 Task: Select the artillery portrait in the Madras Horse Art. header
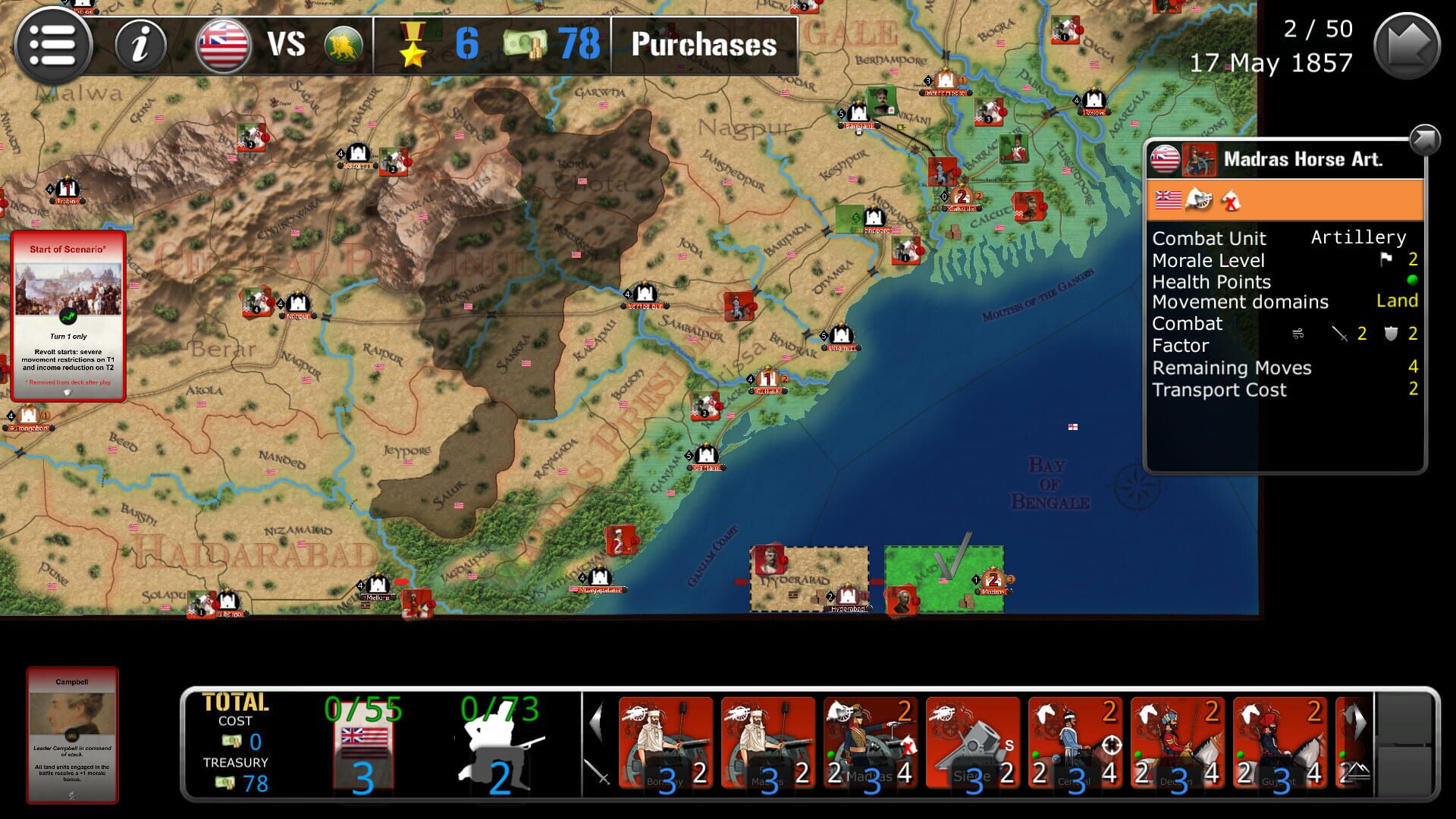1200,159
